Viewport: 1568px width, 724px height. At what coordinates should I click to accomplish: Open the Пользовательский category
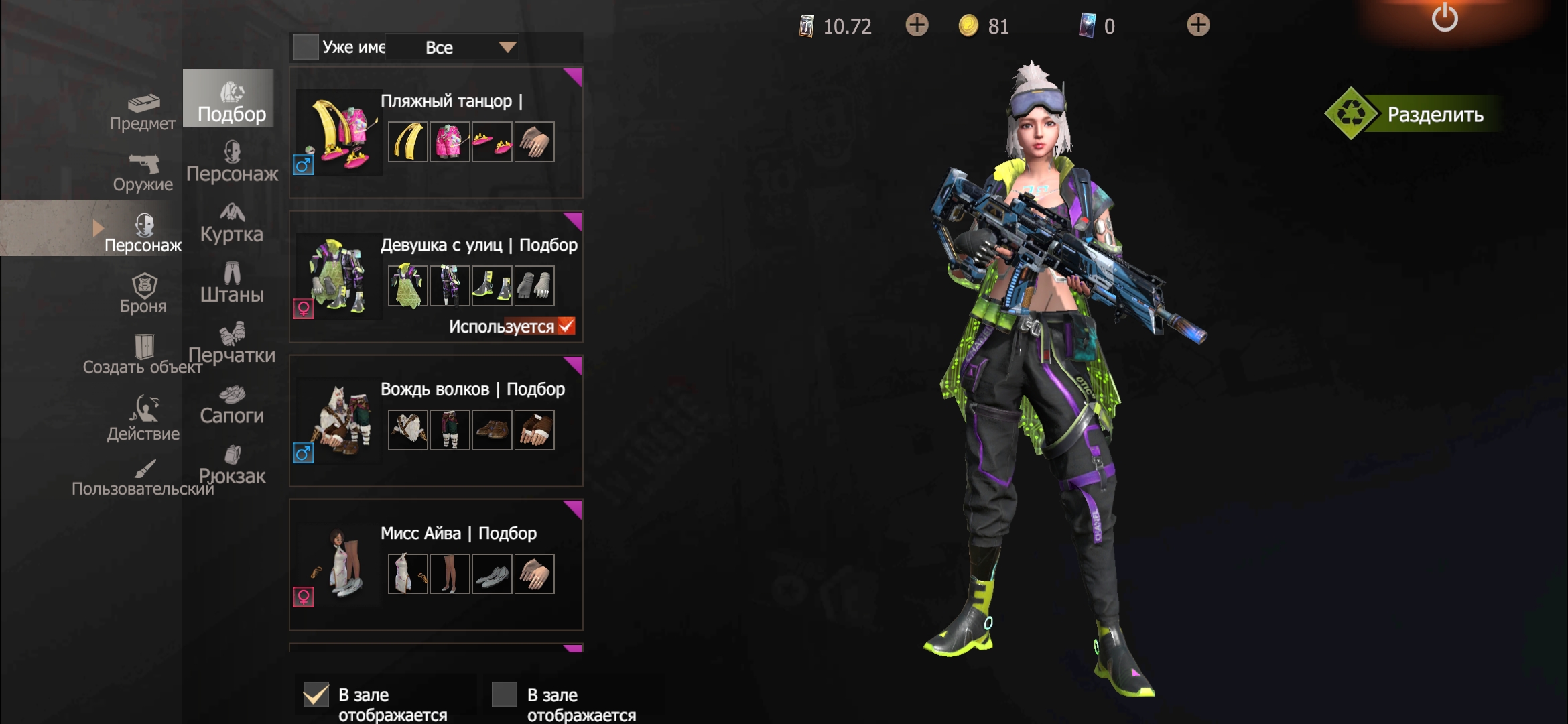click(x=143, y=477)
